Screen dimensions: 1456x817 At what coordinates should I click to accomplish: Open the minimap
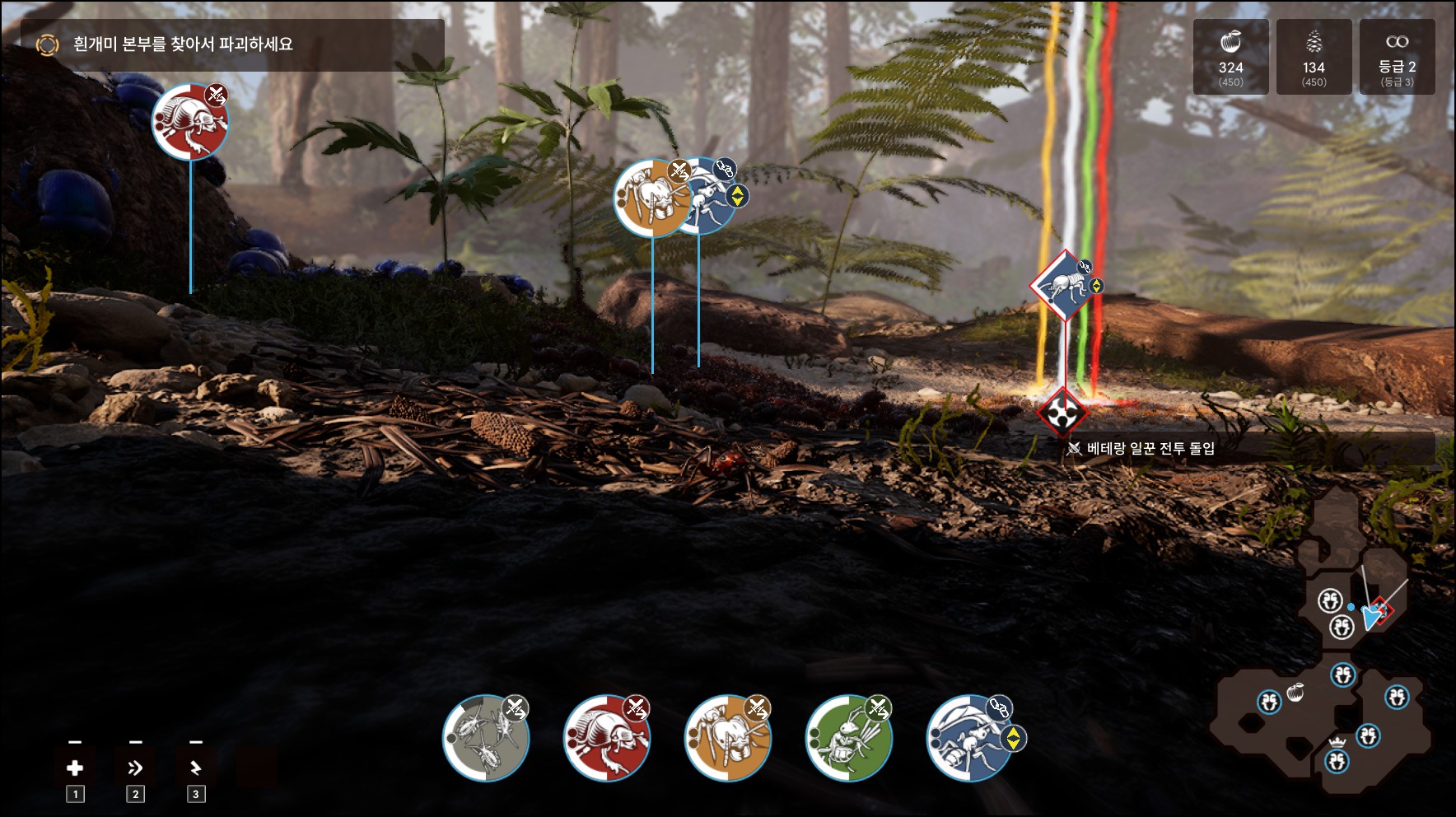click(1326, 642)
